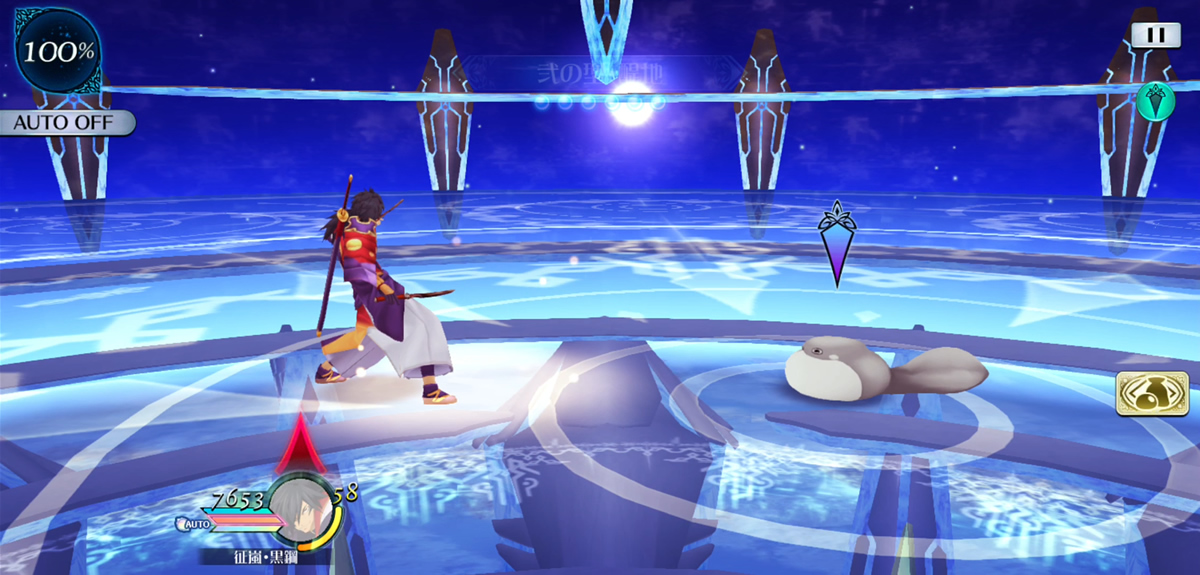This screenshot has width=1200, height=575.
Task: Tap the green crystal icon below pause
Action: click(x=1155, y=100)
